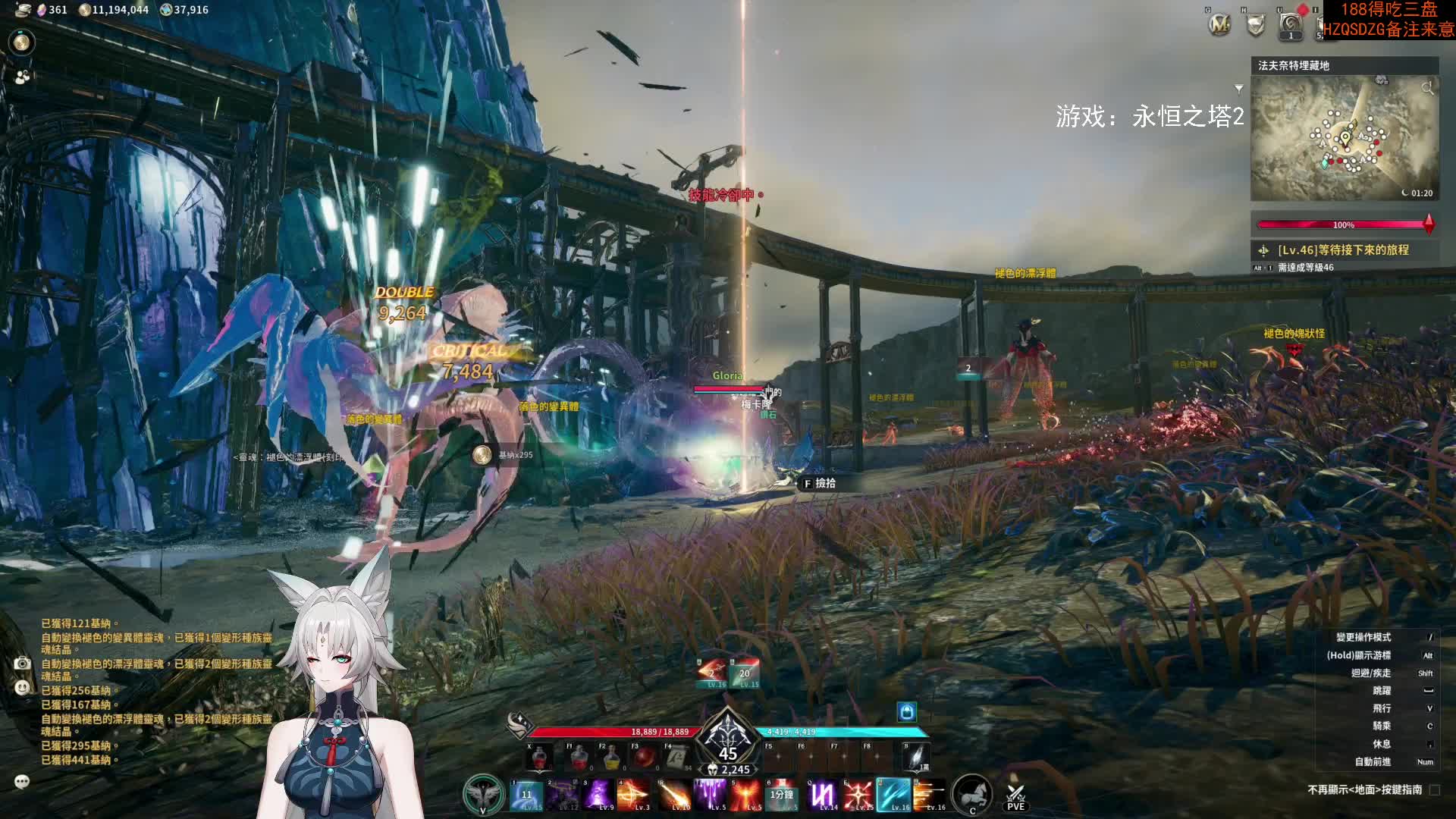Viewport: 1456px width, 819px height.
Task: Activate the winged emblem button on V
Action: pyautogui.click(x=483, y=794)
